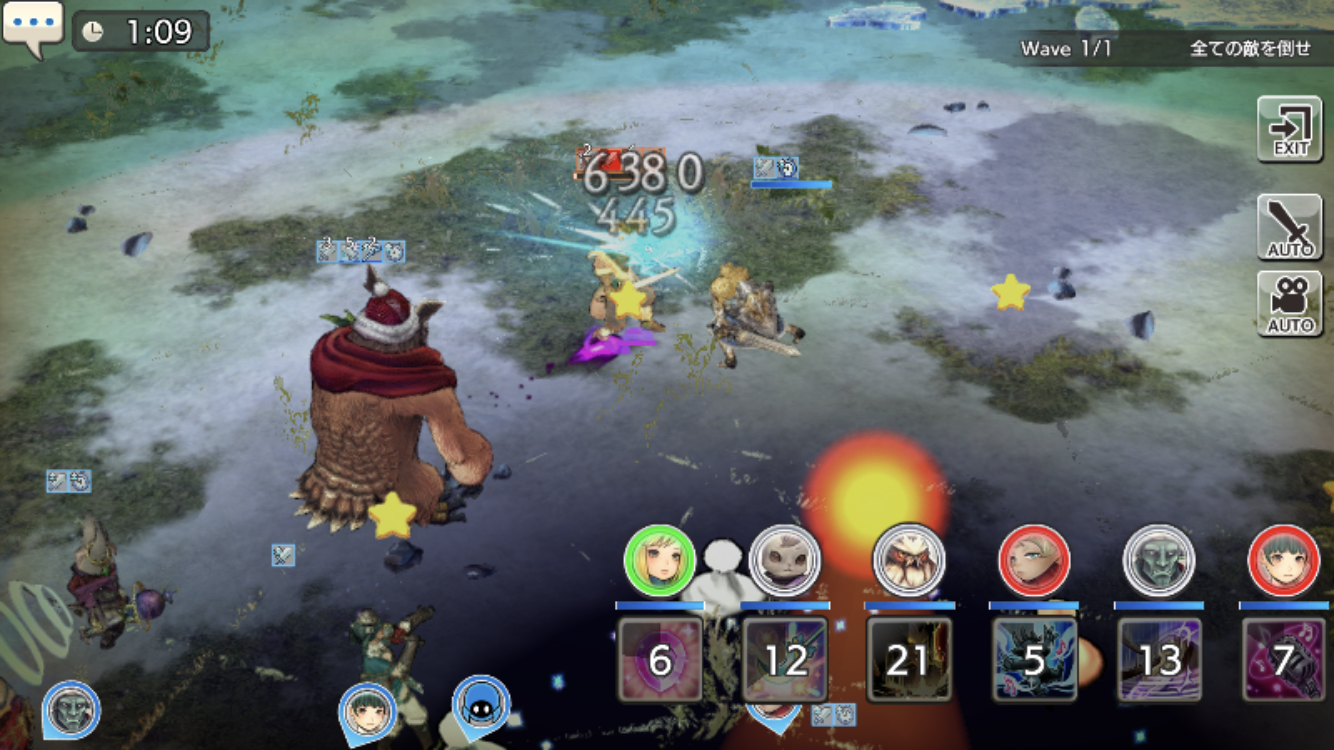Activate the skill with cooldown 12
This screenshot has width=1334, height=750.
pos(785,659)
